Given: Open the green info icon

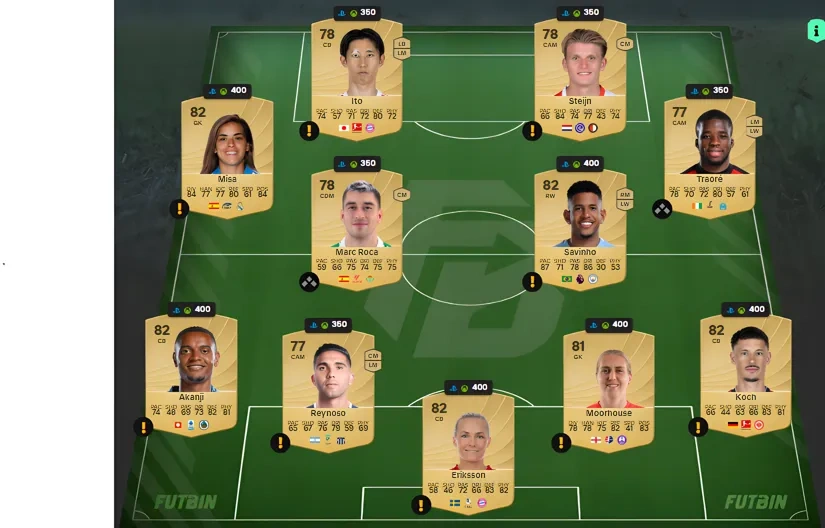Looking at the screenshot, I should [815, 31].
